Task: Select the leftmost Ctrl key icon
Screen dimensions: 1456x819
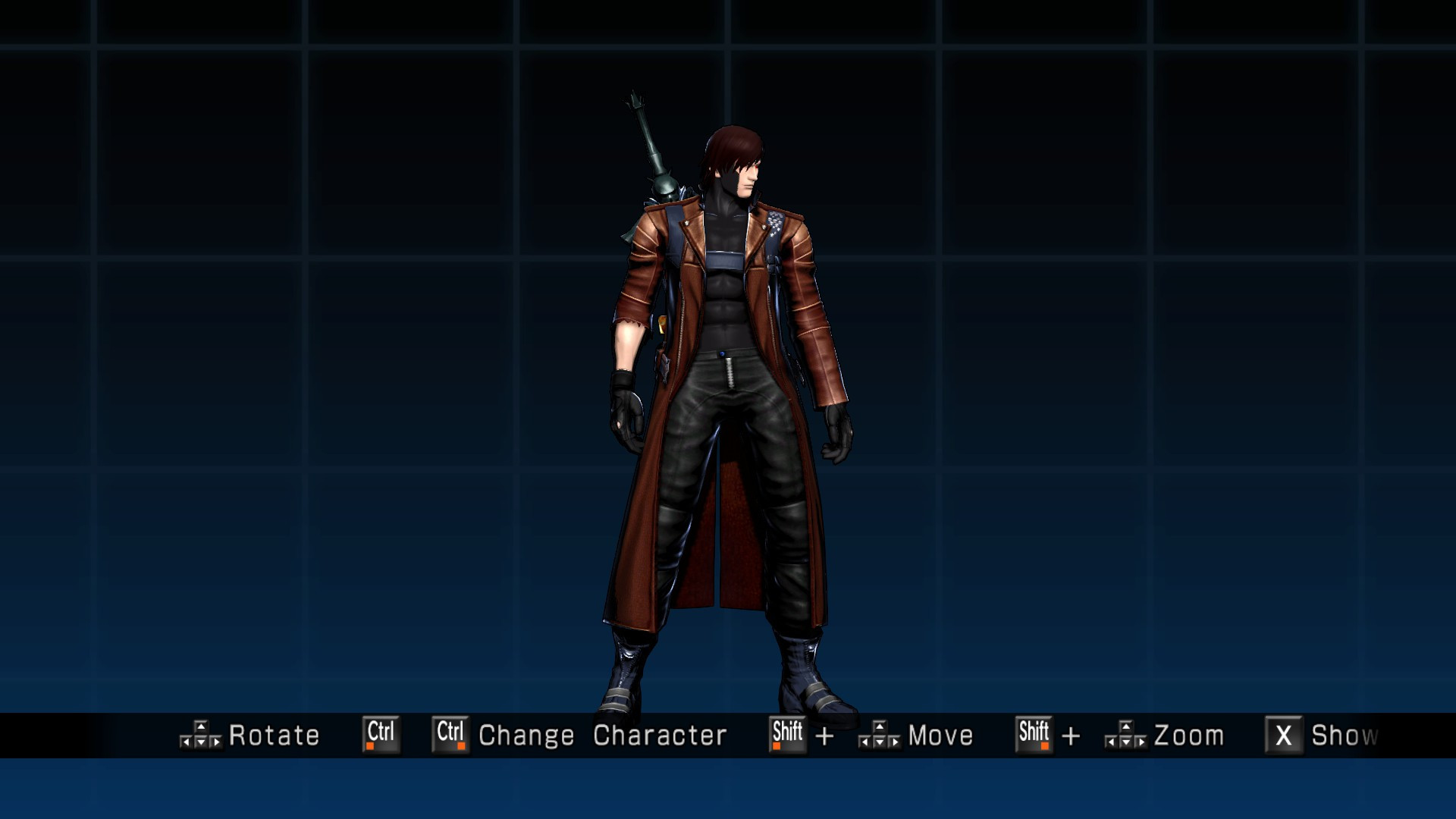Action: [x=381, y=734]
